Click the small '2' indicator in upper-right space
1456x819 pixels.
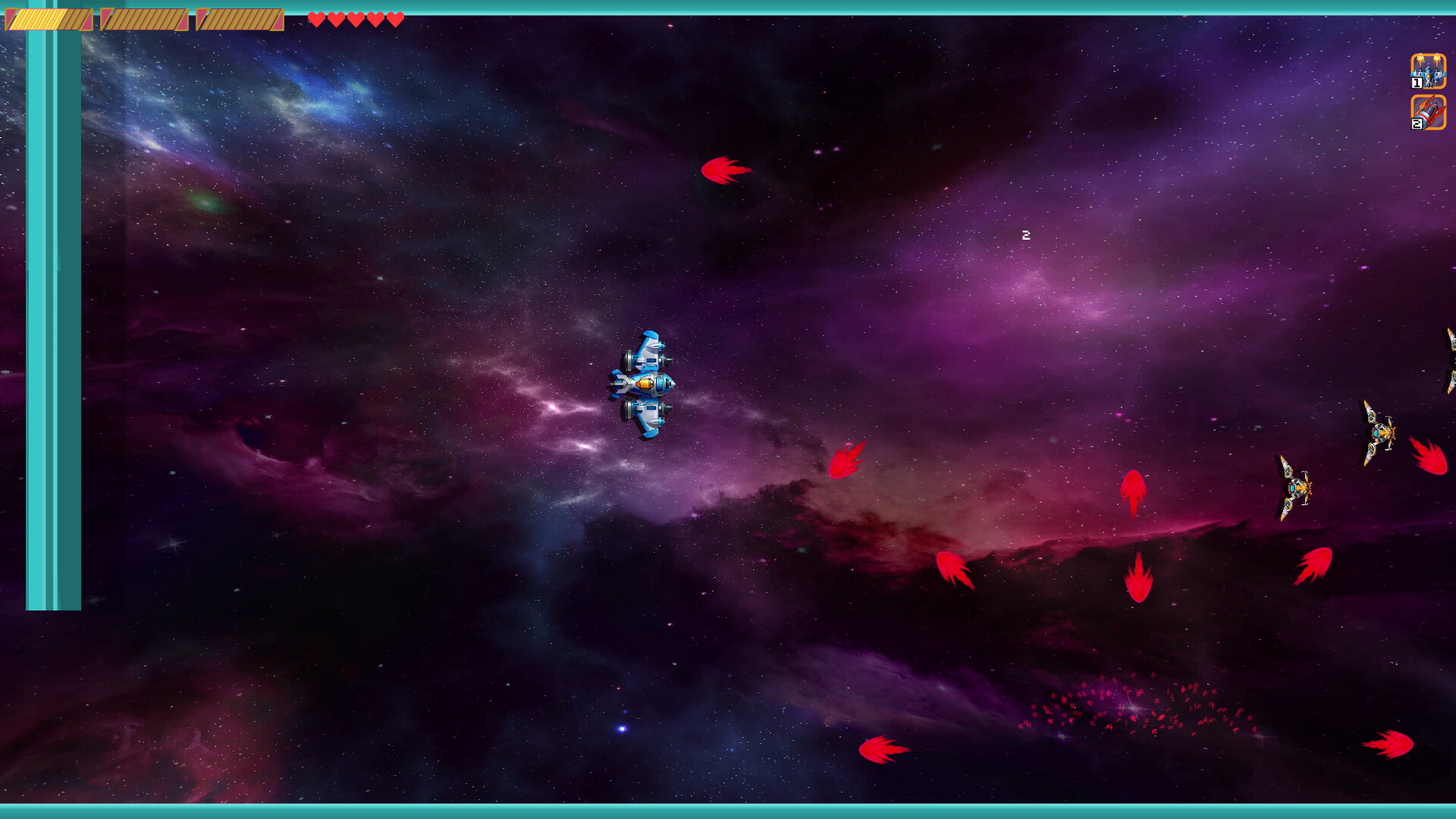1028,236
